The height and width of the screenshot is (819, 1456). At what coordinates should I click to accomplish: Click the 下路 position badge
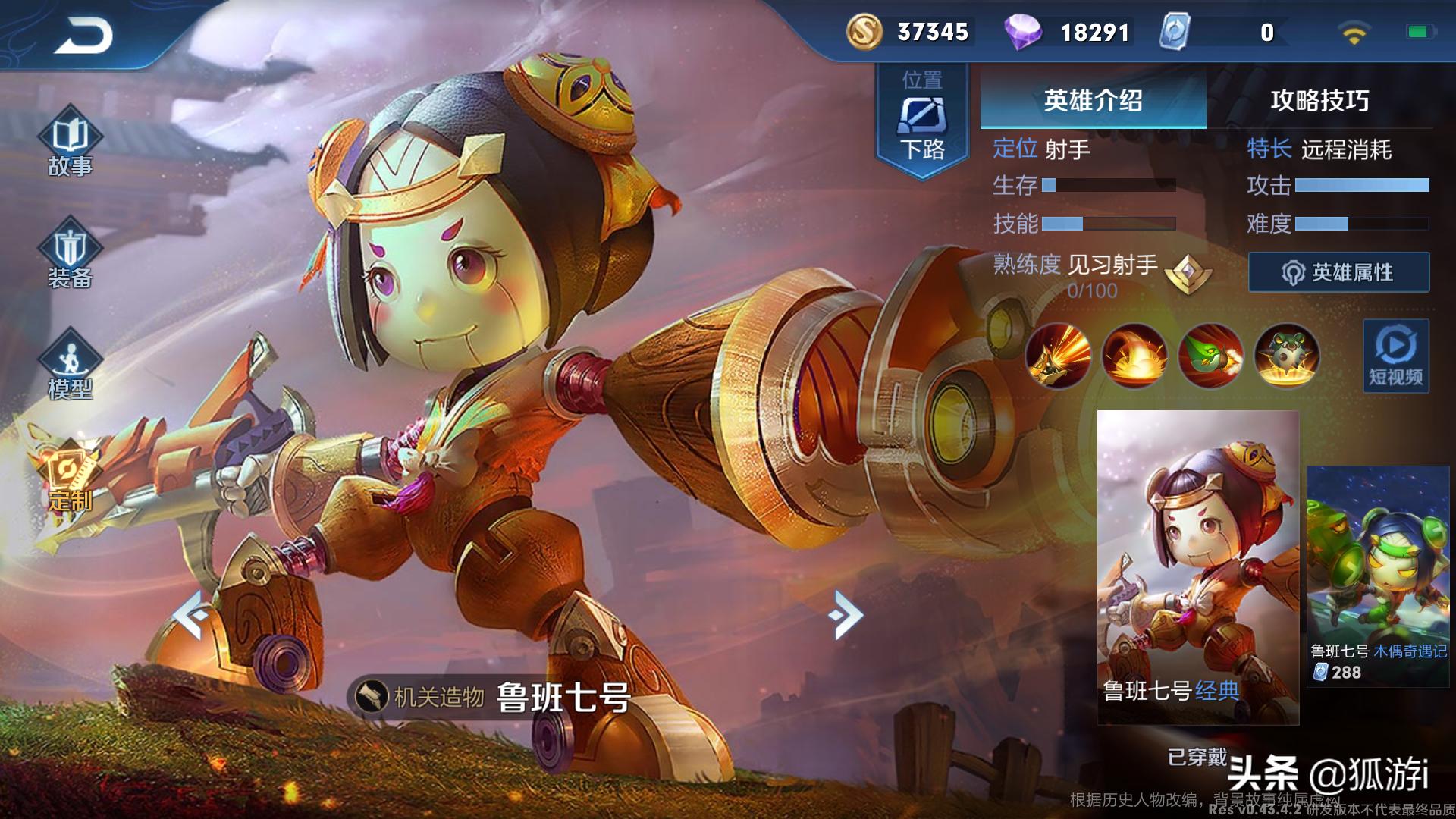(x=922, y=121)
